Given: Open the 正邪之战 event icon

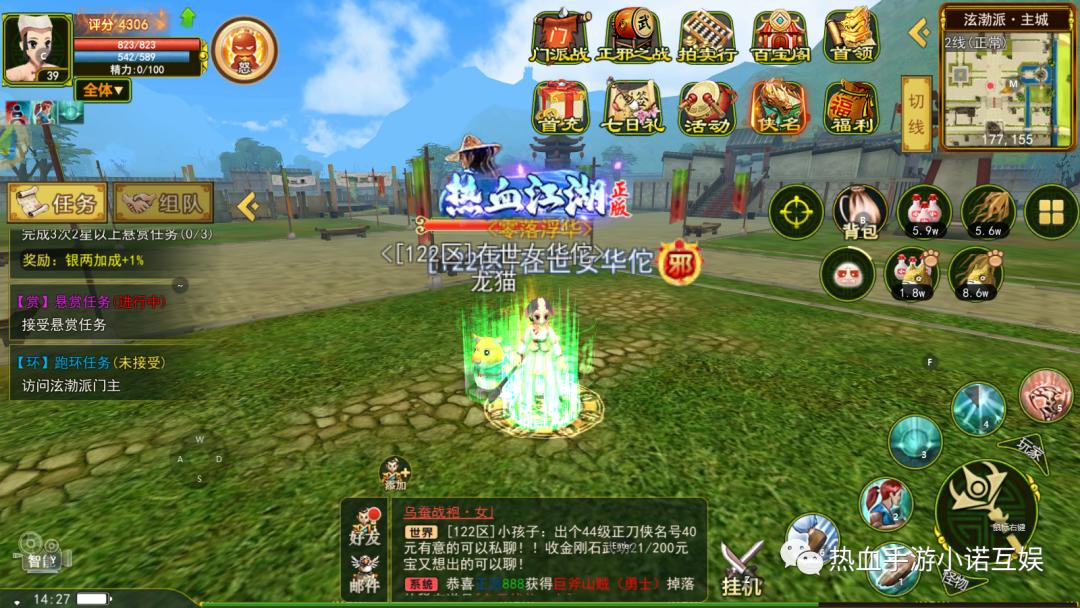Looking at the screenshot, I should coord(632,37).
